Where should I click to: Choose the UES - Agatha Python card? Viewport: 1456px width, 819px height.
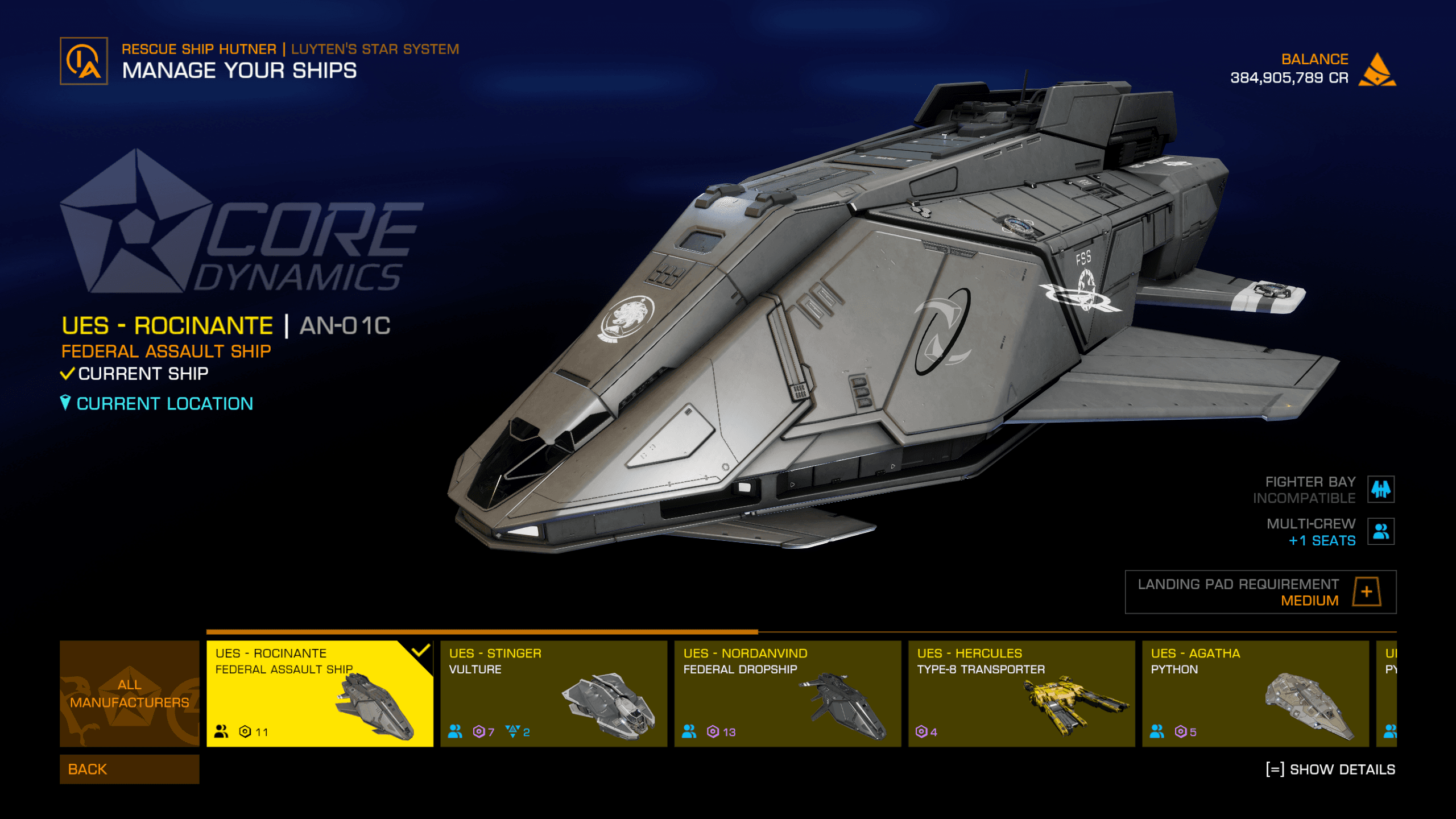pos(1255,693)
